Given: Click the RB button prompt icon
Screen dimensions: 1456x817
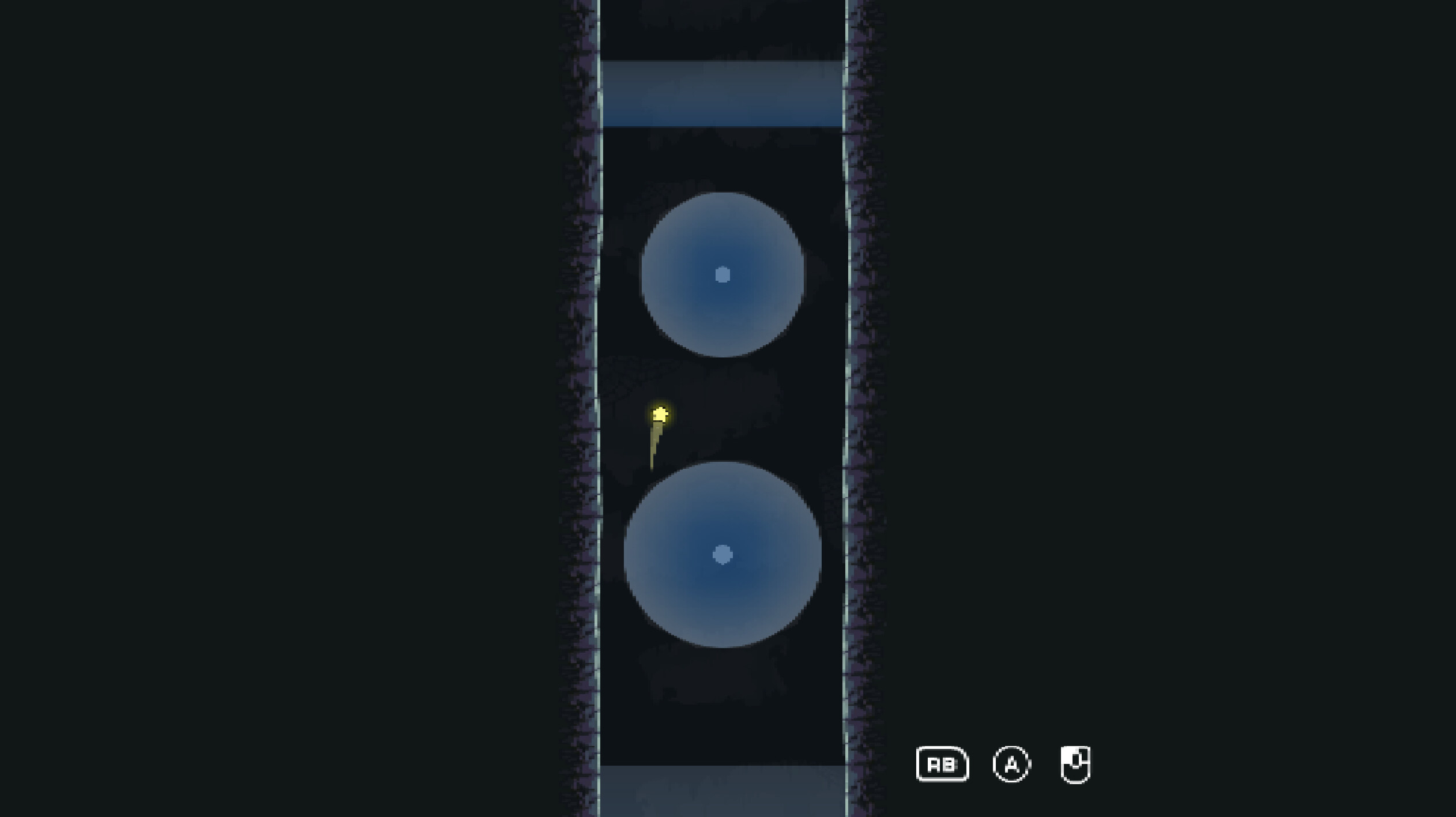Looking at the screenshot, I should (x=942, y=764).
